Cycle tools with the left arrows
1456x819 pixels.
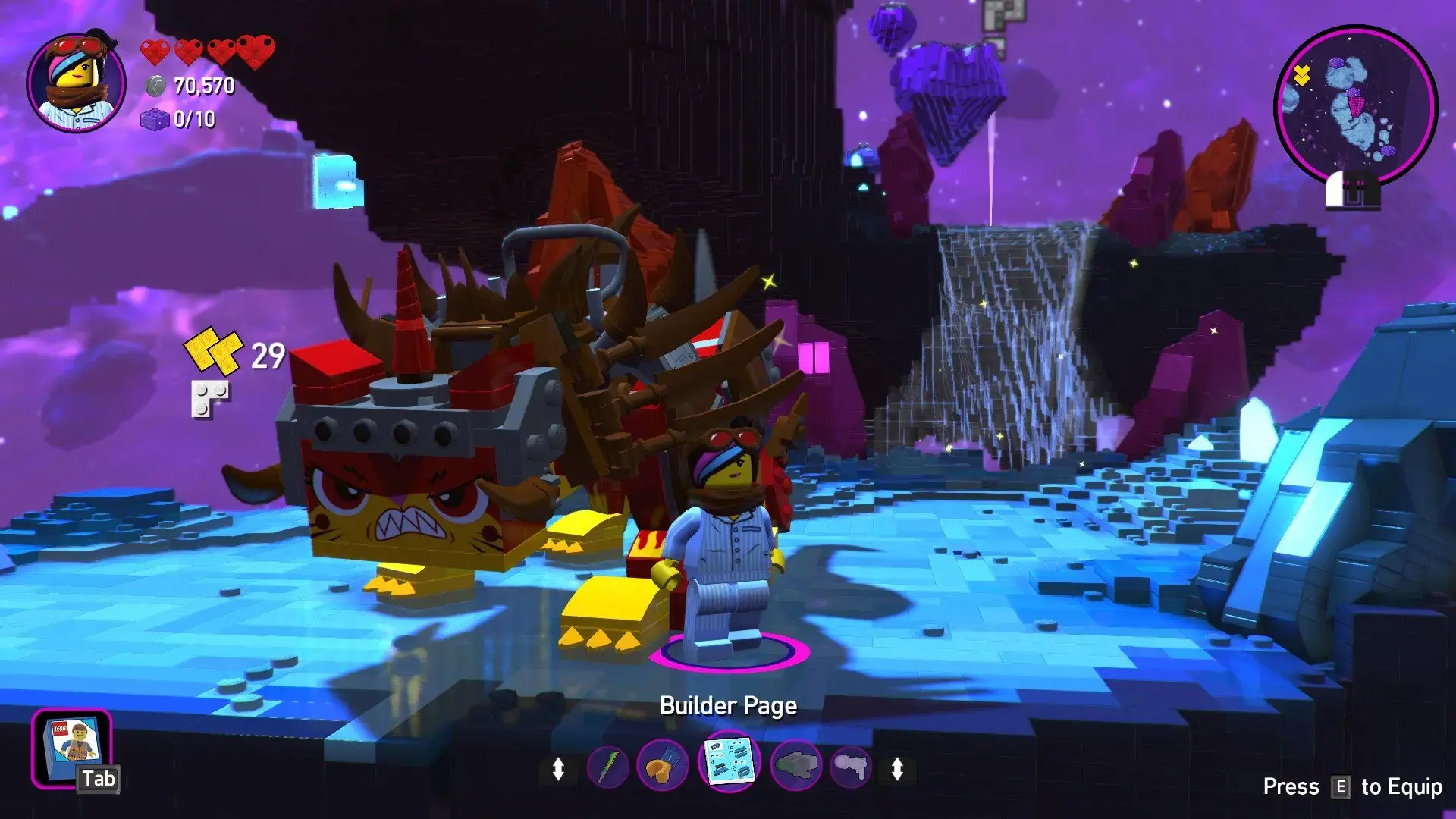(x=558, y=769)
